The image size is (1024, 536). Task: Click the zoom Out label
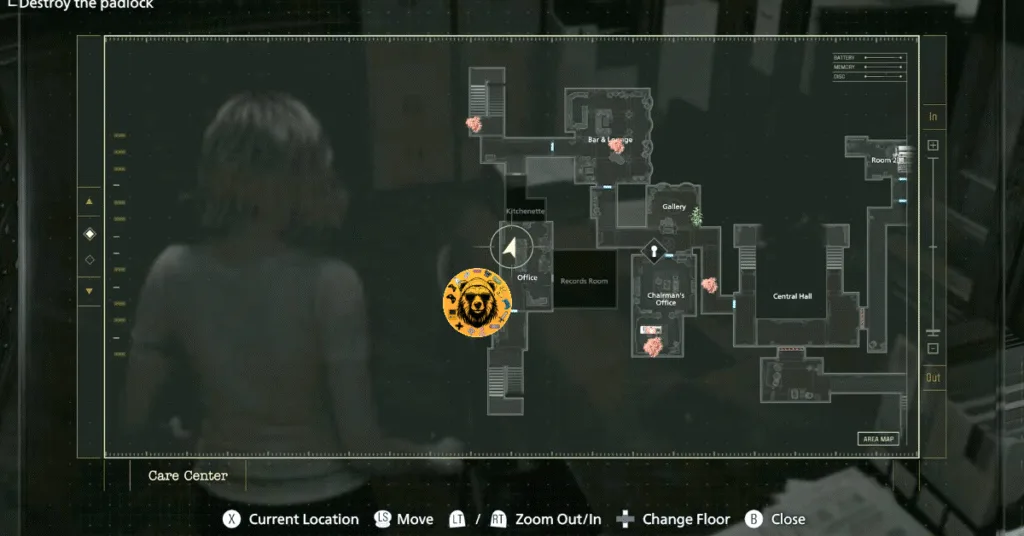pos(933,377)
